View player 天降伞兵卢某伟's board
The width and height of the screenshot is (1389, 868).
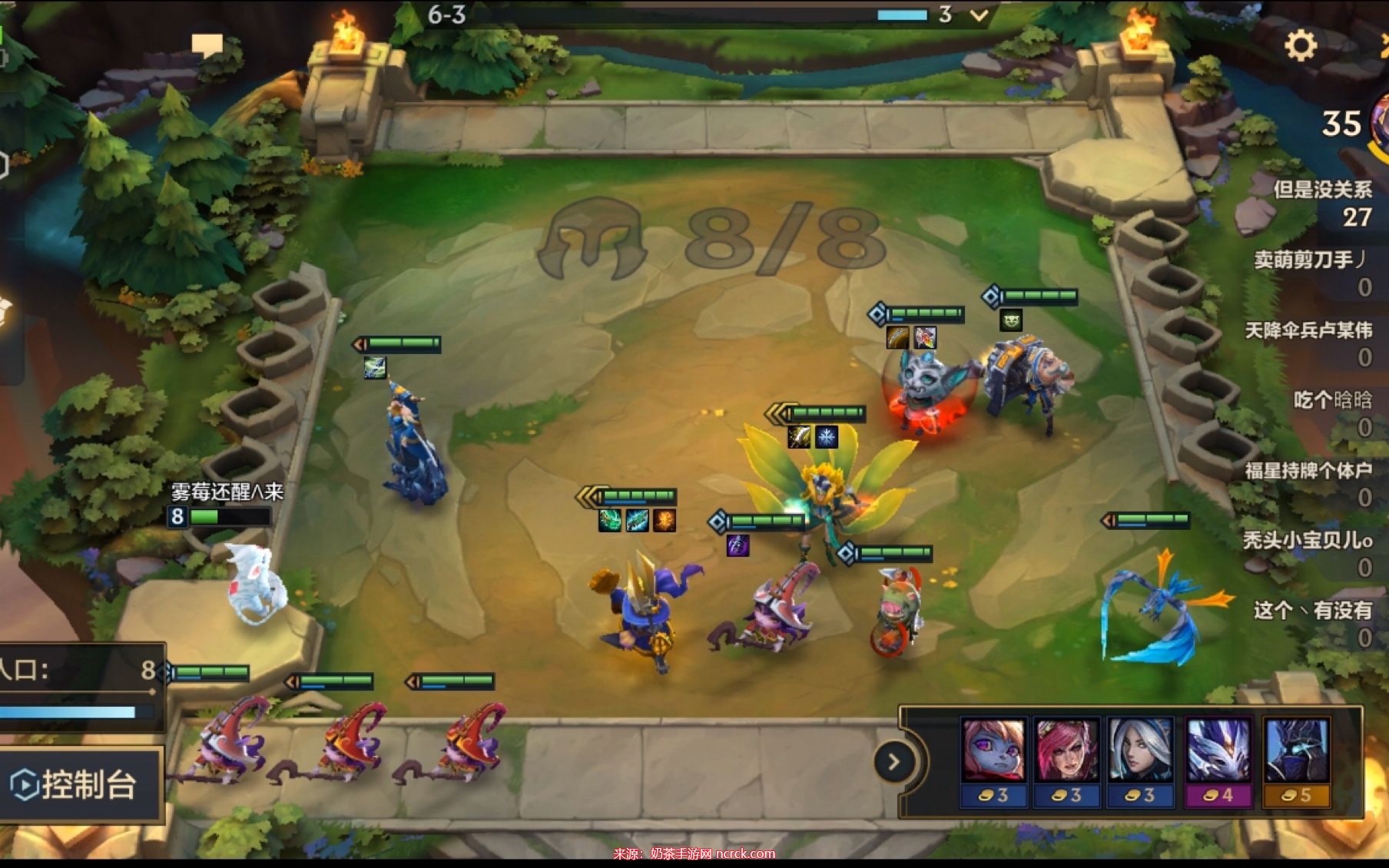1309,343
